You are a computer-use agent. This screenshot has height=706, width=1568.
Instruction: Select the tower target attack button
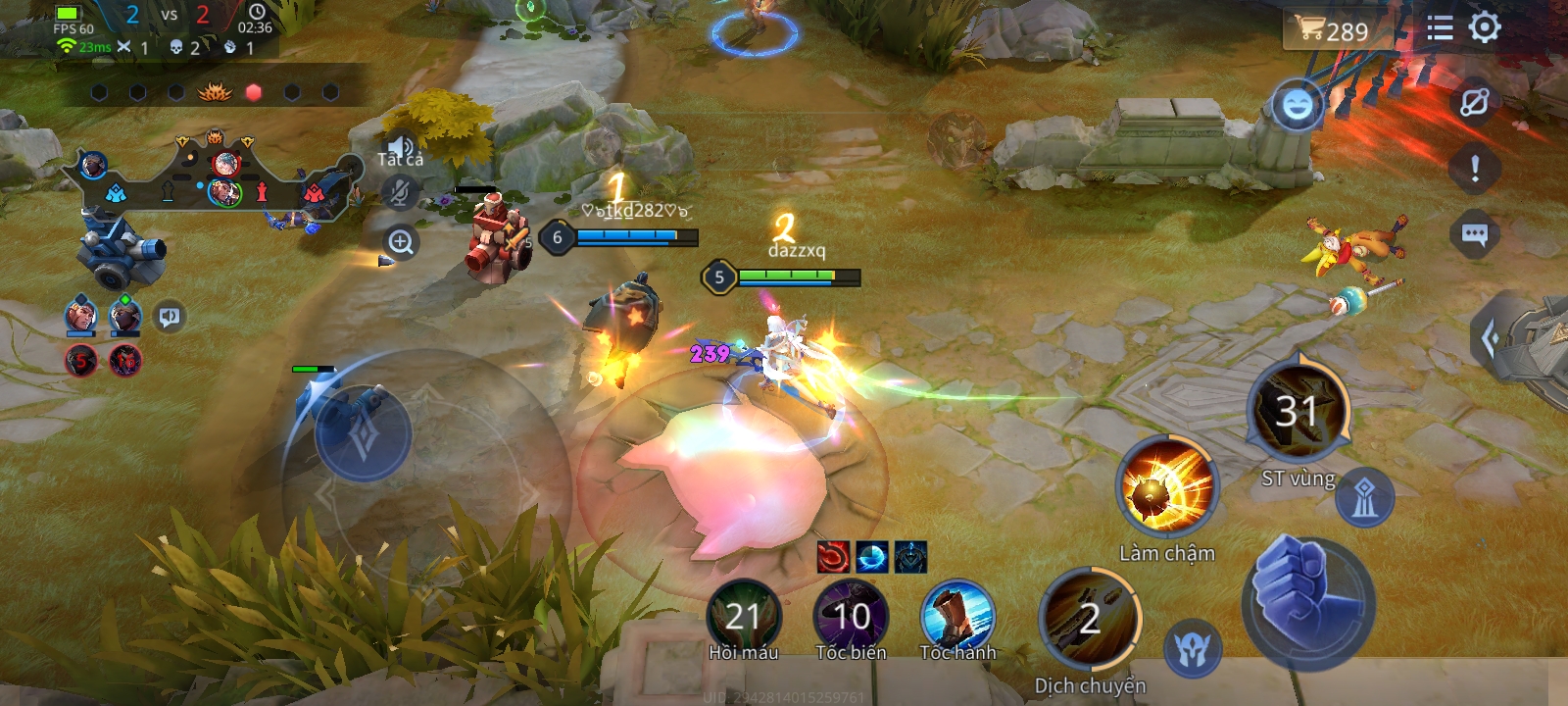click(1364, 499)
